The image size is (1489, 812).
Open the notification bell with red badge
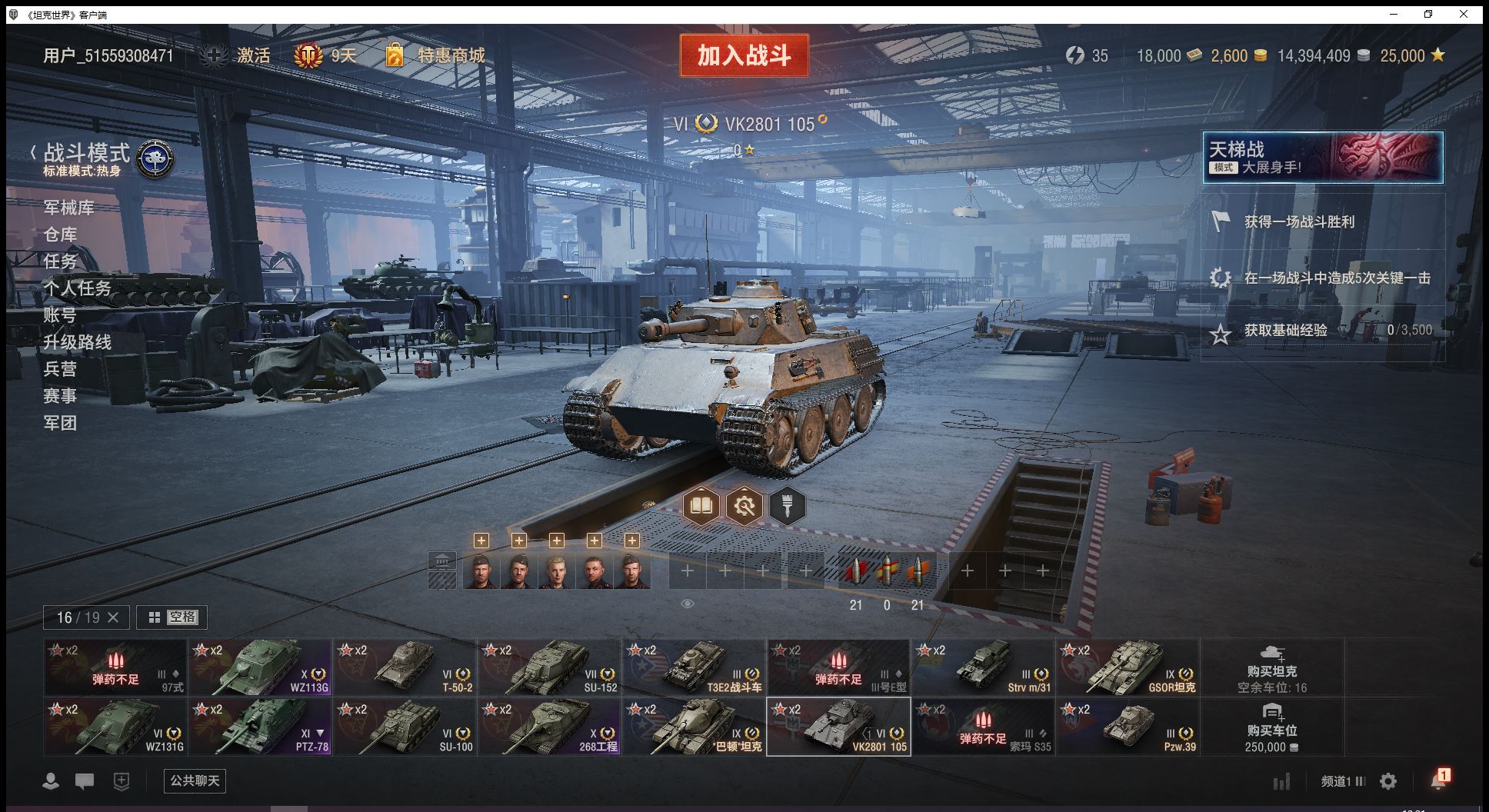click(x=1437, y=780)
